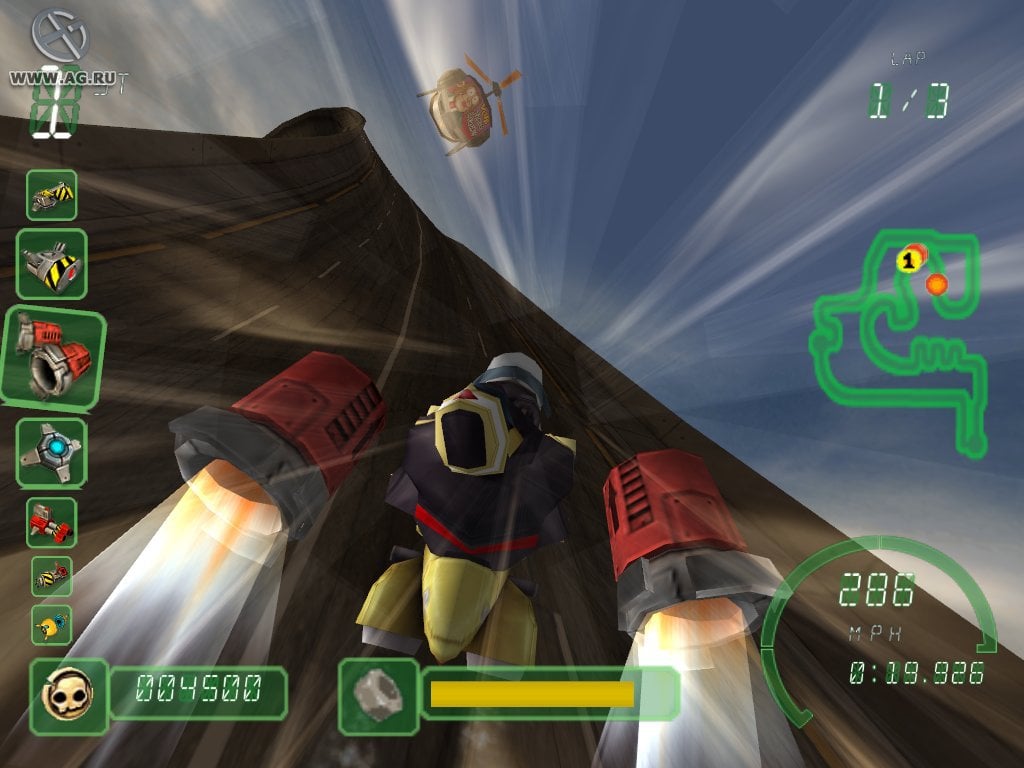
Task: Select the large red turbo booster icon
Action: pyautogui.click(x=53, y=358)
